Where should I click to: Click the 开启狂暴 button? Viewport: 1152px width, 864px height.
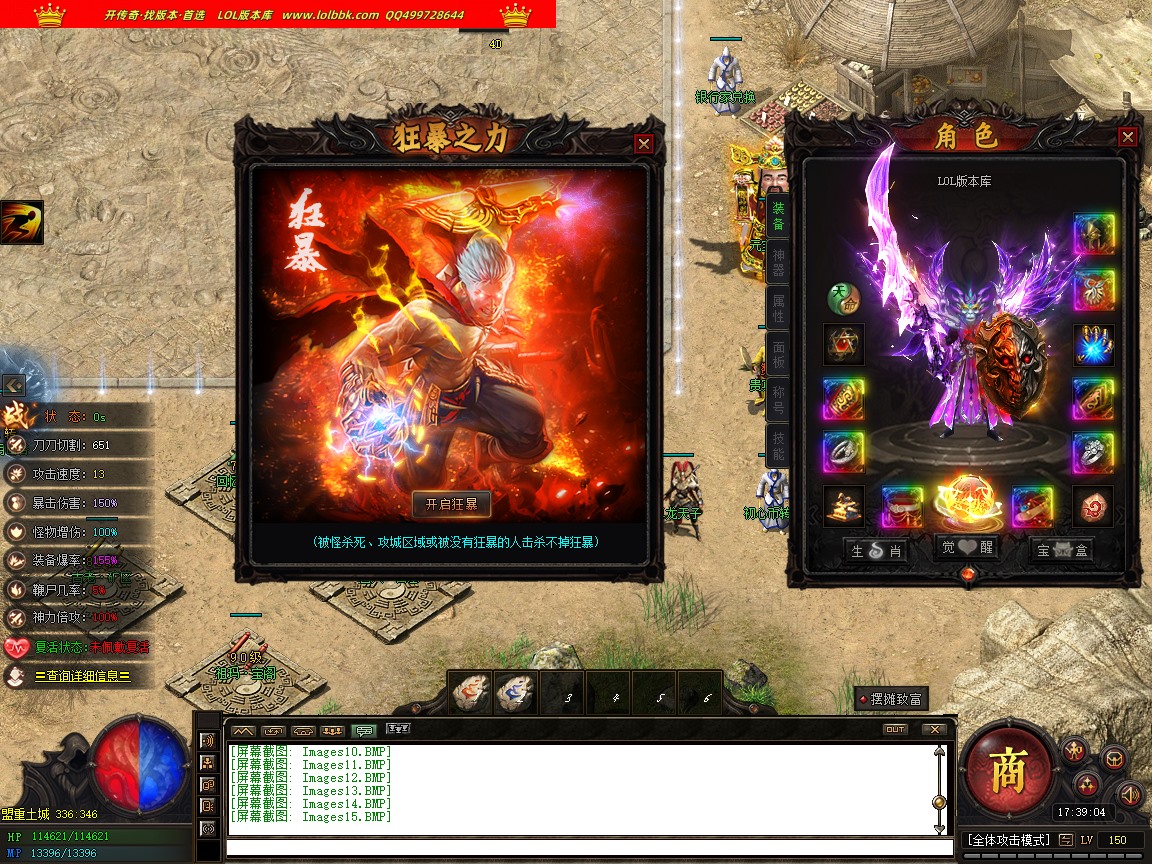click(x=452, y=503)
